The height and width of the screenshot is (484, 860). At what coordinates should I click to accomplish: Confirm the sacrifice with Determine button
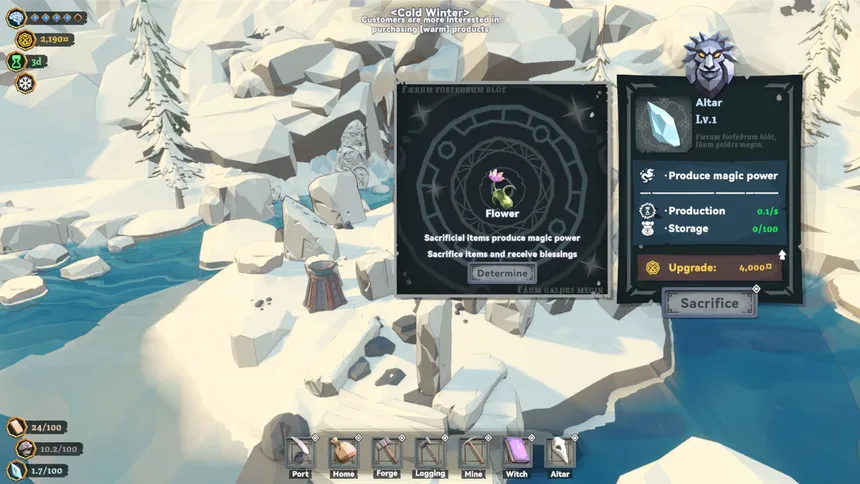point(502,273)
